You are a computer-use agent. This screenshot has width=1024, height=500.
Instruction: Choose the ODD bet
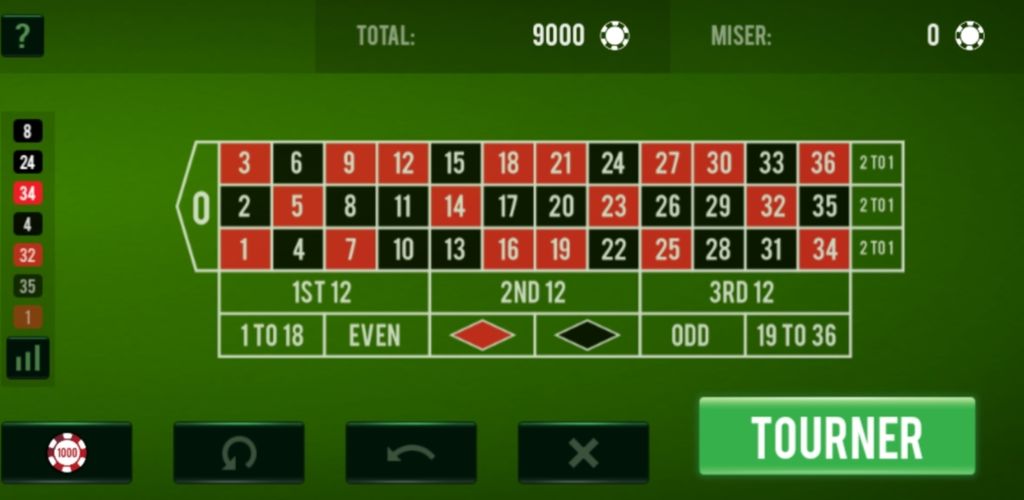[691, 336]
